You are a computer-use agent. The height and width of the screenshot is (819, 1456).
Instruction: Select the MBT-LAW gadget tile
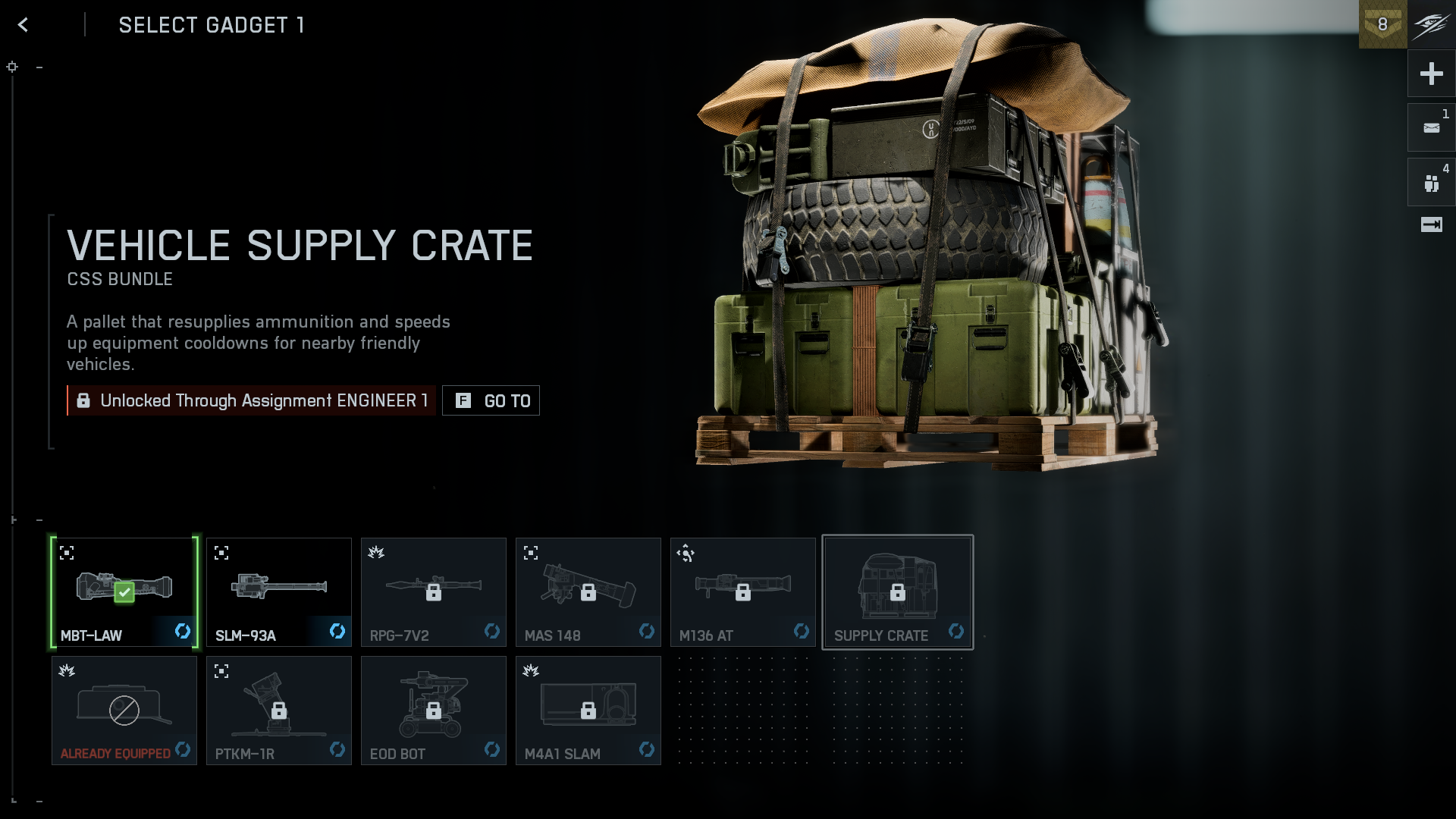tap(124, 592)
